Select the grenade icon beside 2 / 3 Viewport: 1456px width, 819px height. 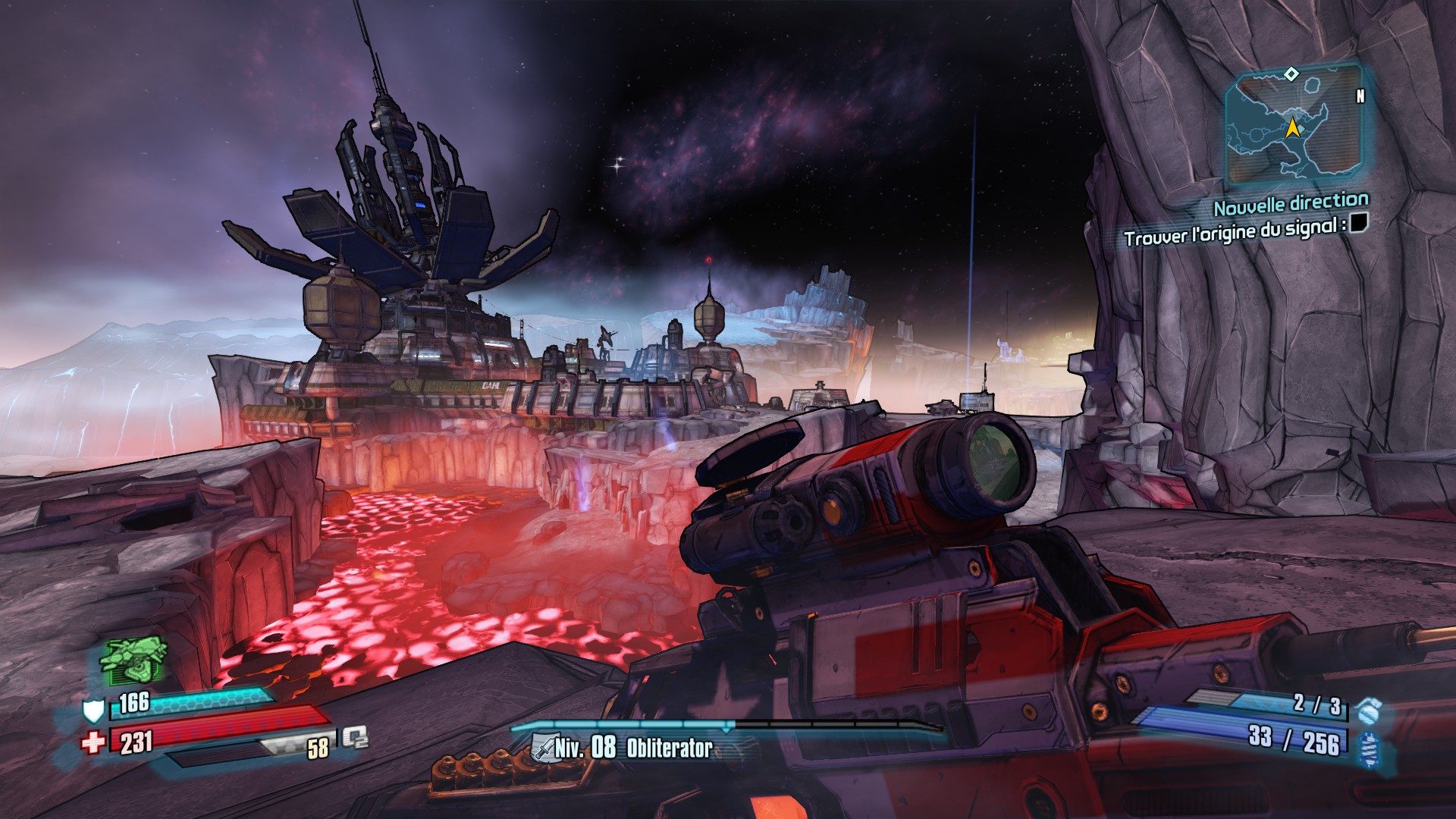pos(1370,711)
